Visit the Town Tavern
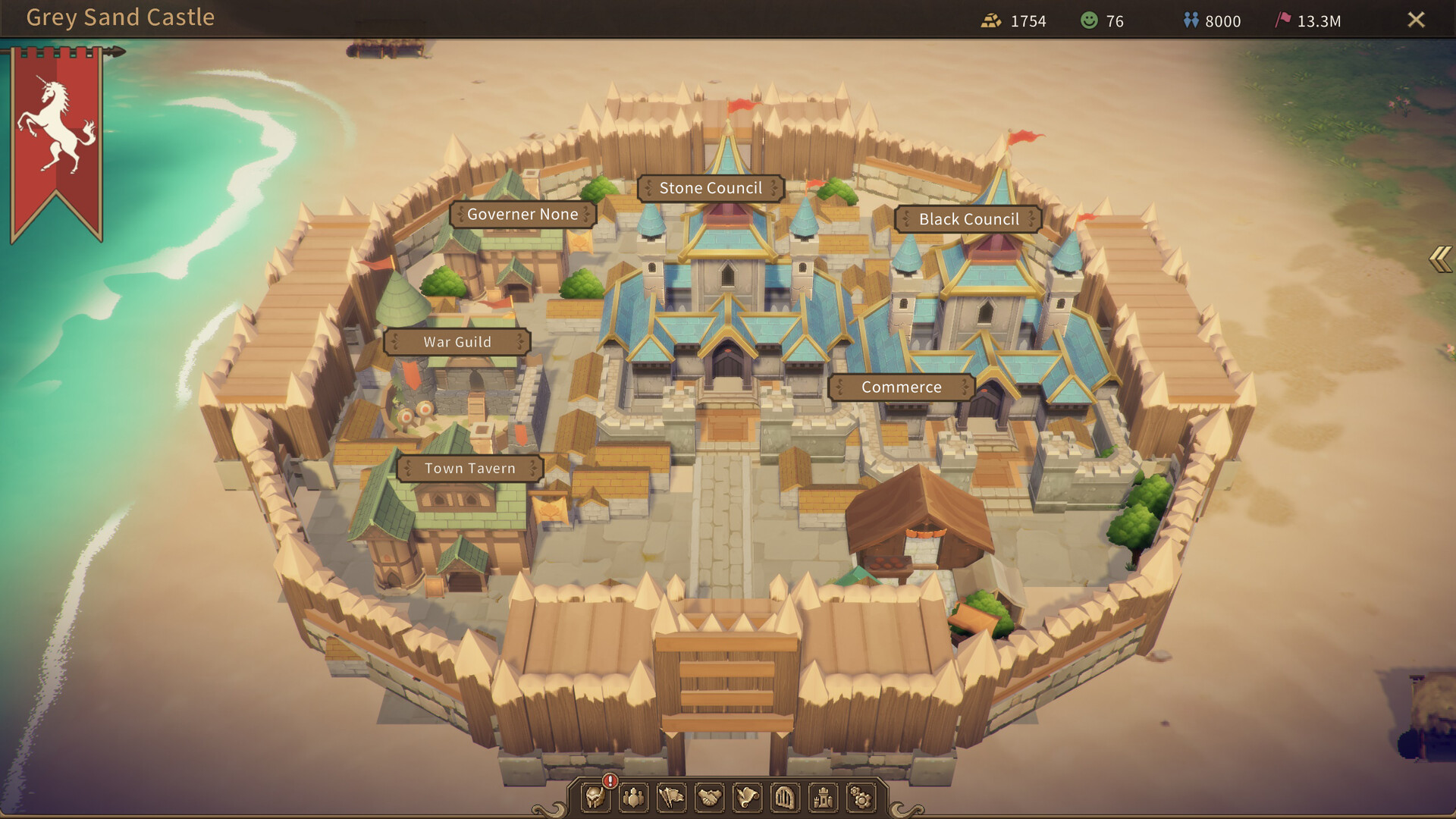The width and height of the screenshot is (1456, 819). tap(471, 468)
